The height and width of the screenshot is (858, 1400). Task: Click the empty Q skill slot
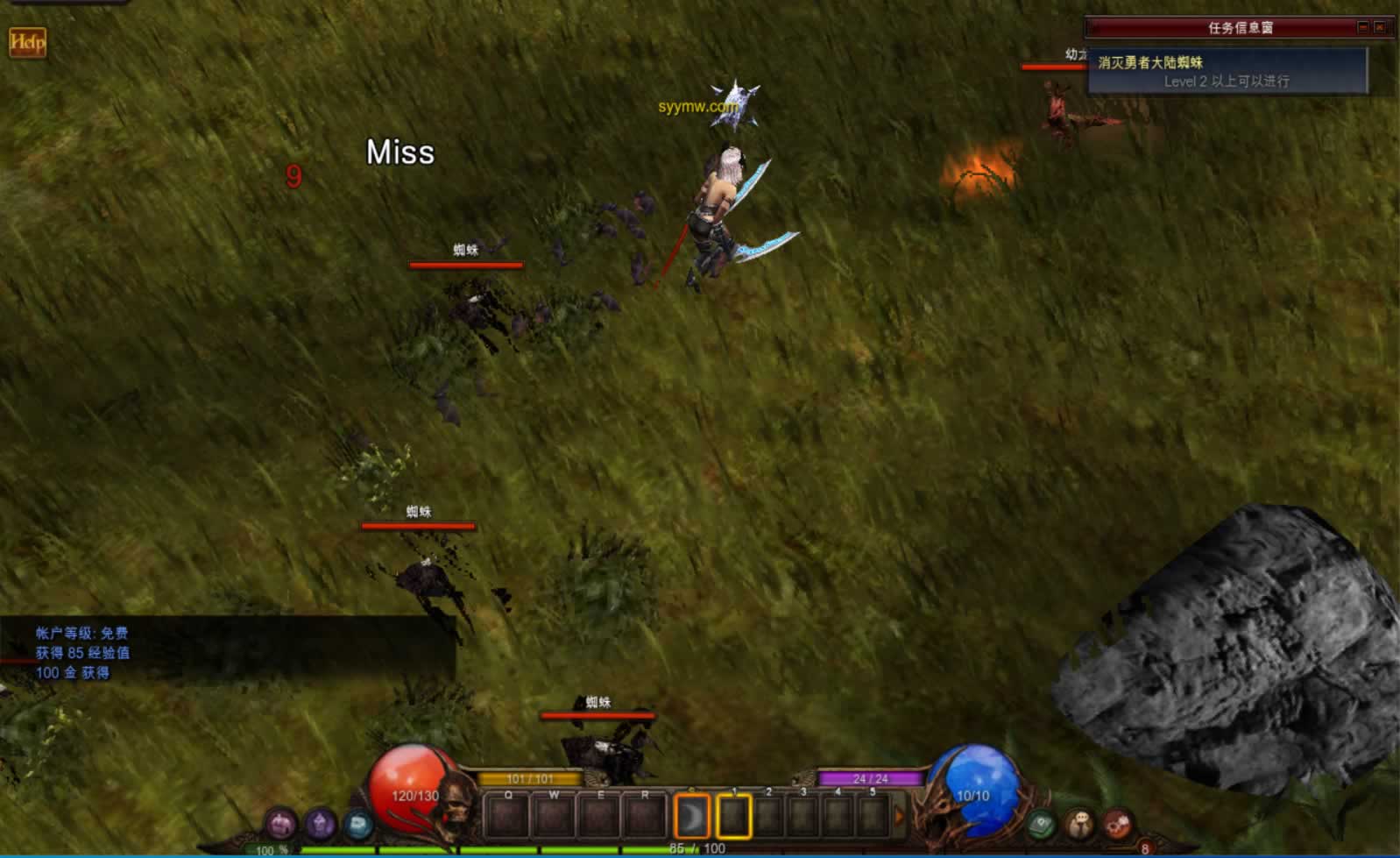tap(507, 817)
